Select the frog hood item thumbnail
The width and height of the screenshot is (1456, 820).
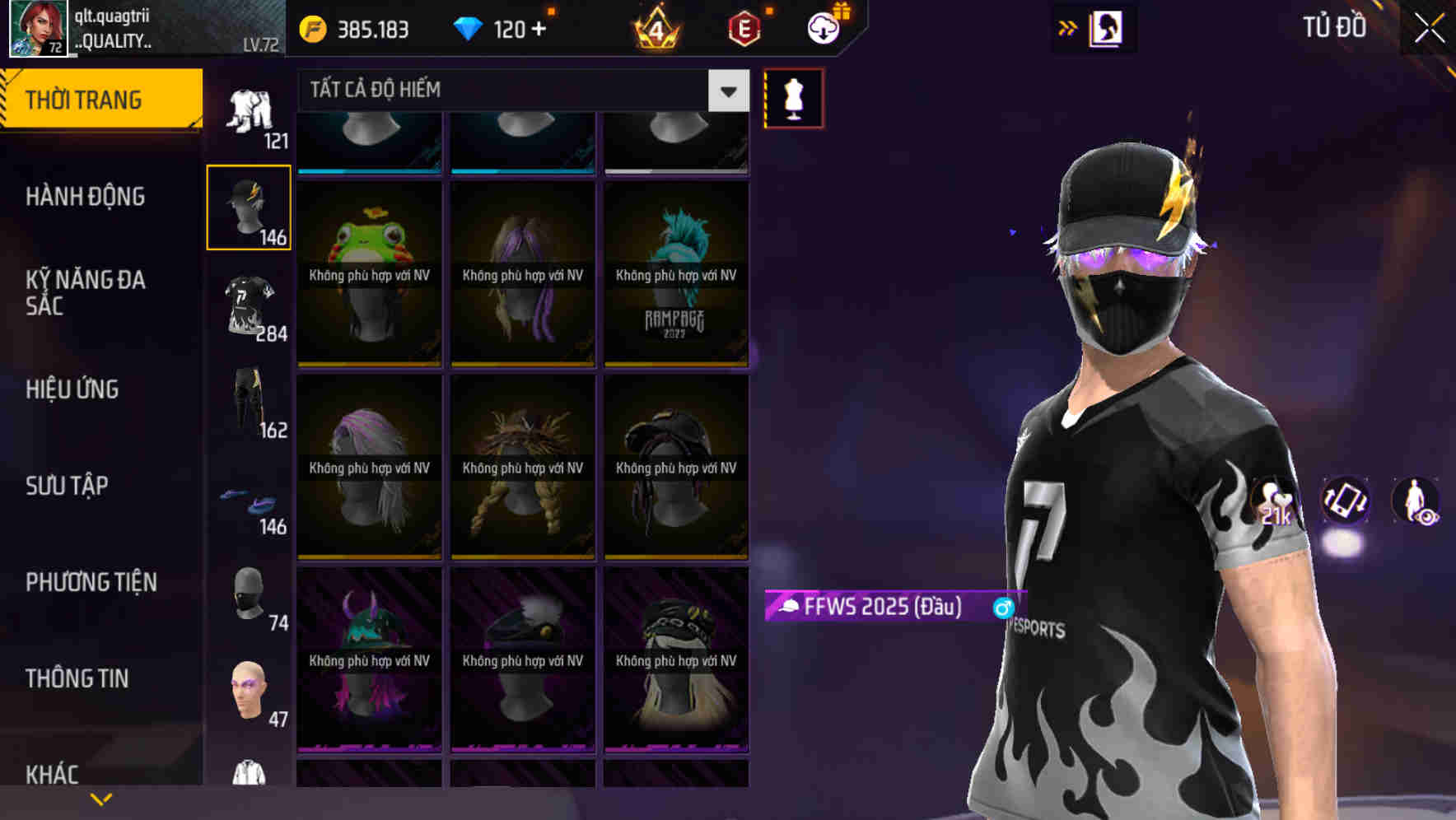click(368, 272)
